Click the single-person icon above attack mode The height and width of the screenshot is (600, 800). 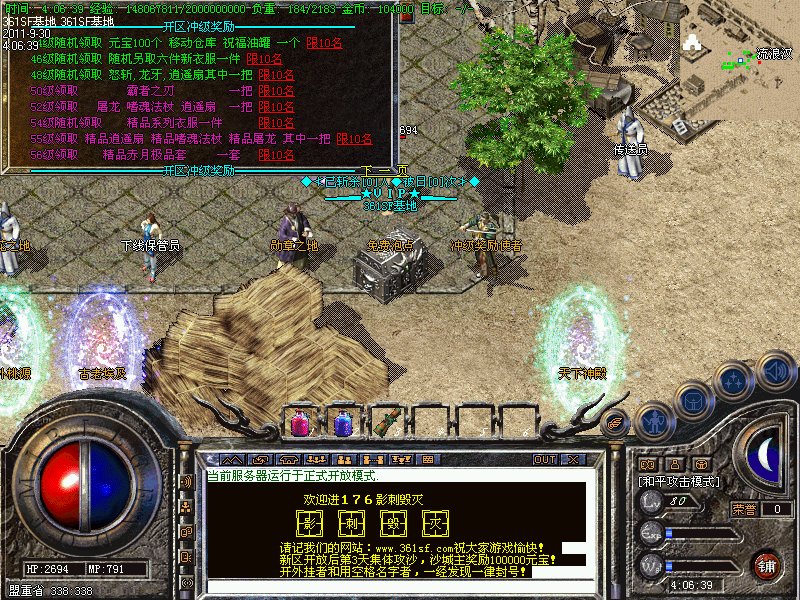pyautogui.click(x=674, y=464)
